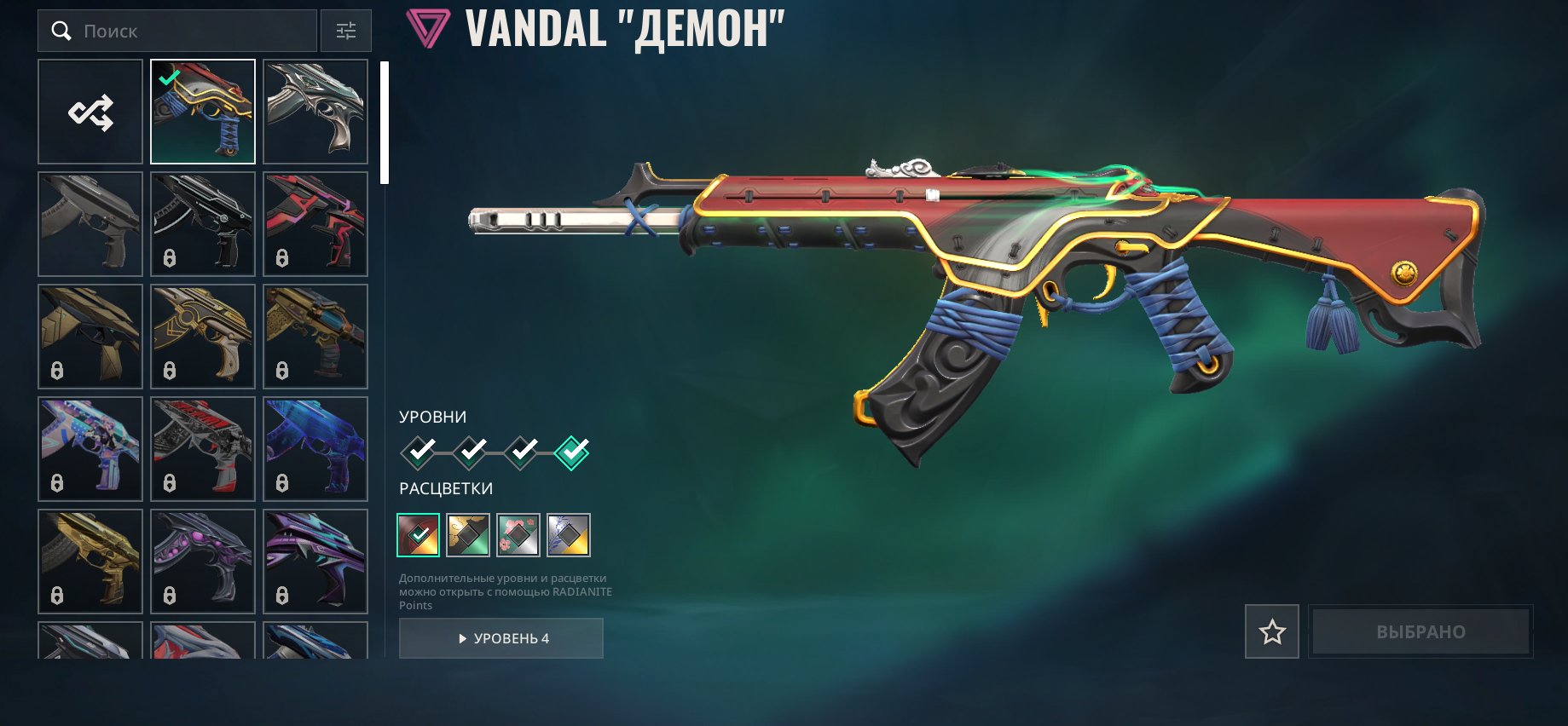This screenshot has width=1568, height=726.
Task: Click the magnifying glass search icon
Action: click(x=61, y=31)
